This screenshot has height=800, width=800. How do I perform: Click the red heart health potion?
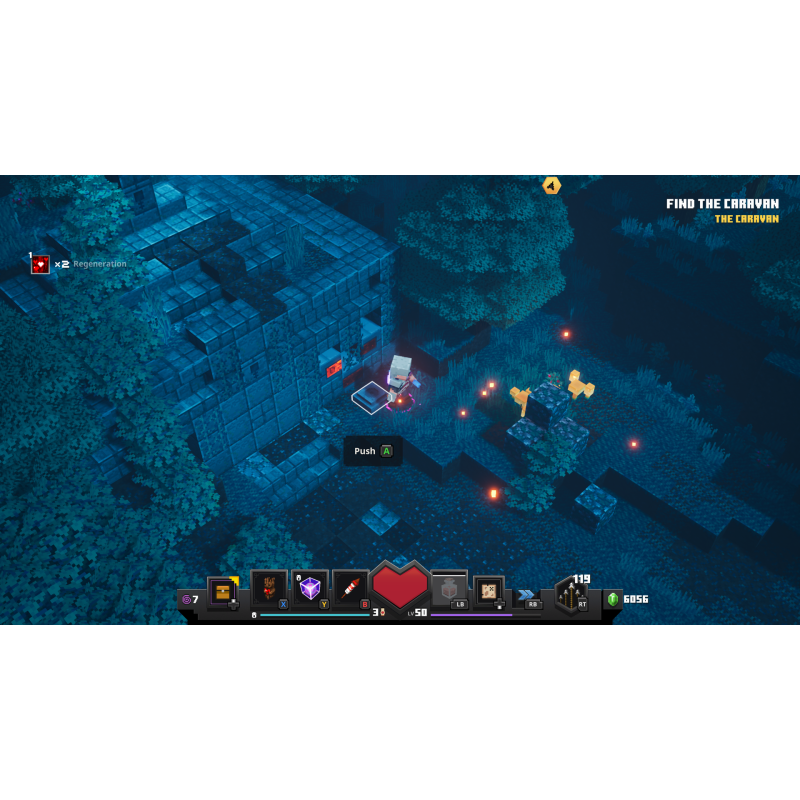pos(400,585)
